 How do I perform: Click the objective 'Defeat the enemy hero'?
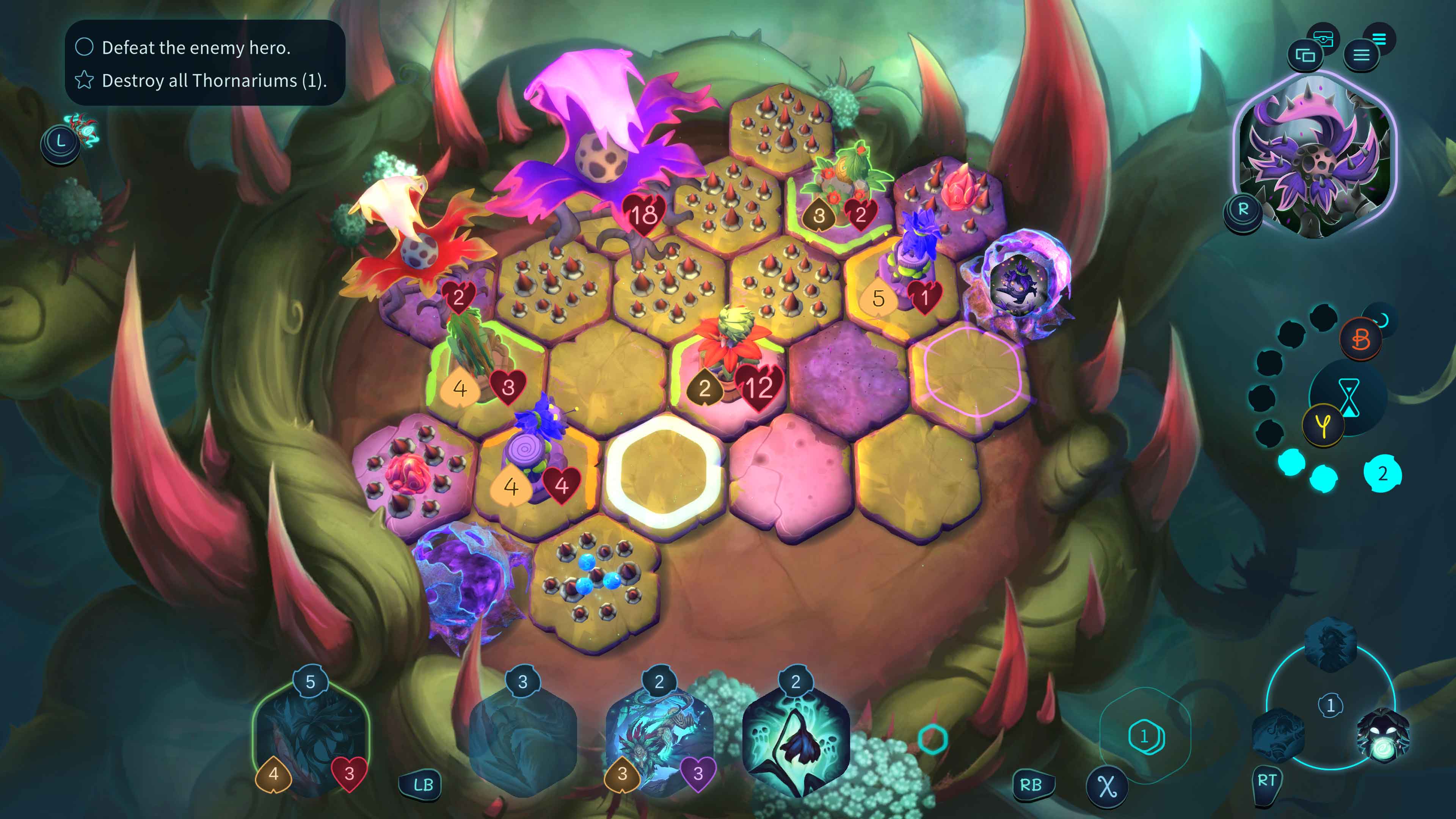click(196, 49)
